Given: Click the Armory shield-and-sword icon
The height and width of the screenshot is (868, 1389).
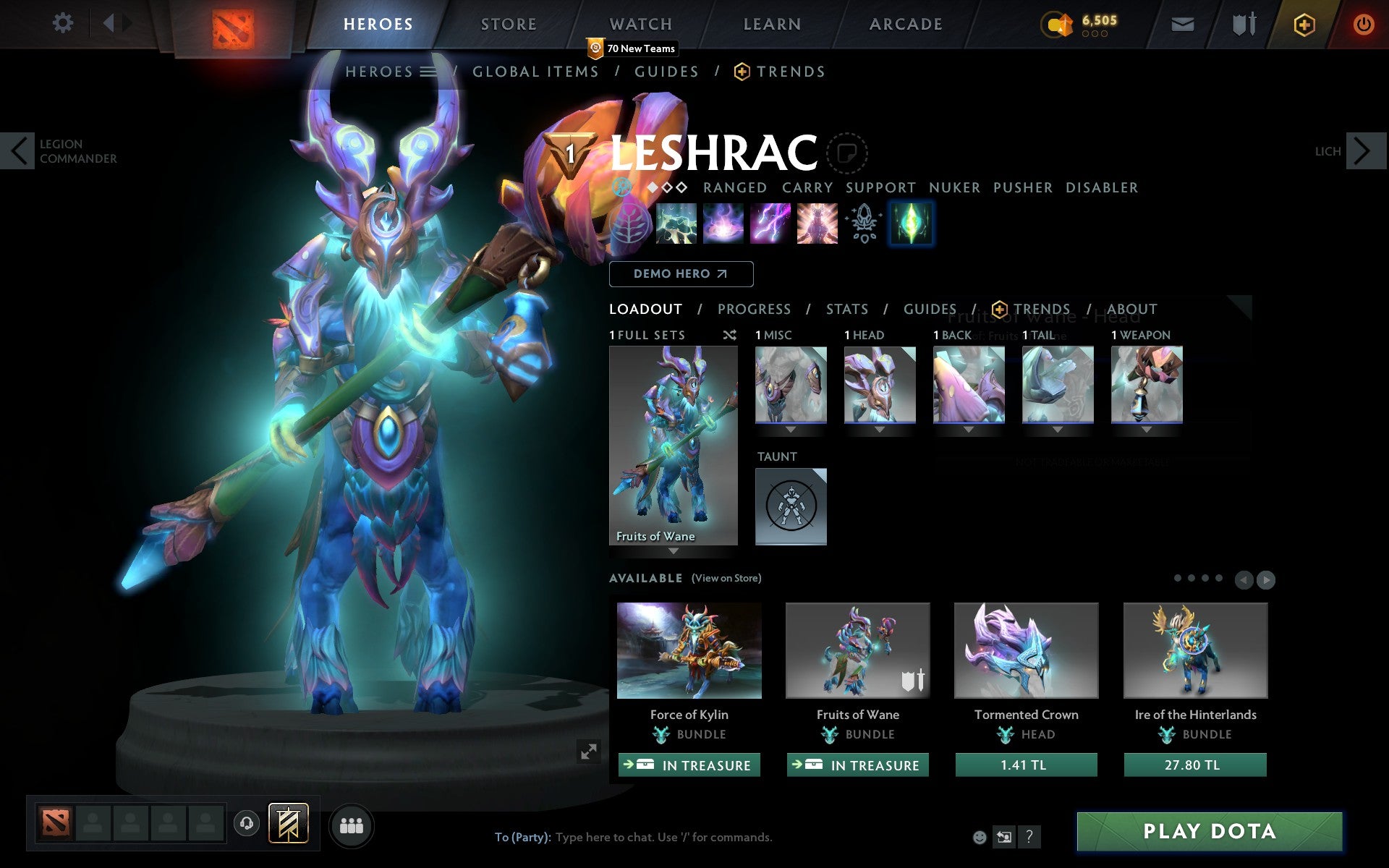Looking at the screenshot, I should click(1241, 23).
